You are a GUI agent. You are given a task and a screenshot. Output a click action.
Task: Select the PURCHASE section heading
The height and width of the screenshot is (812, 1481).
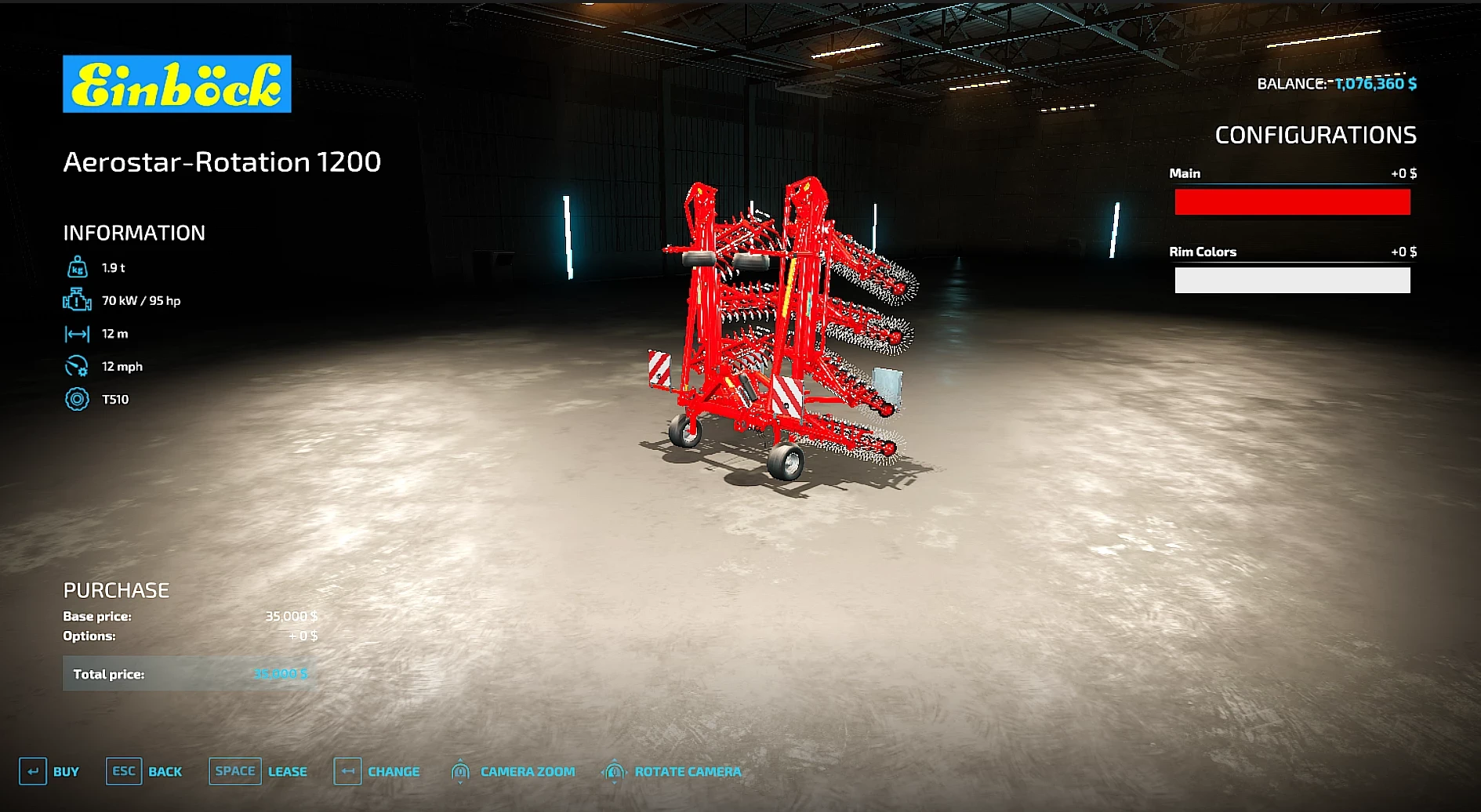[x=116, y=589]
